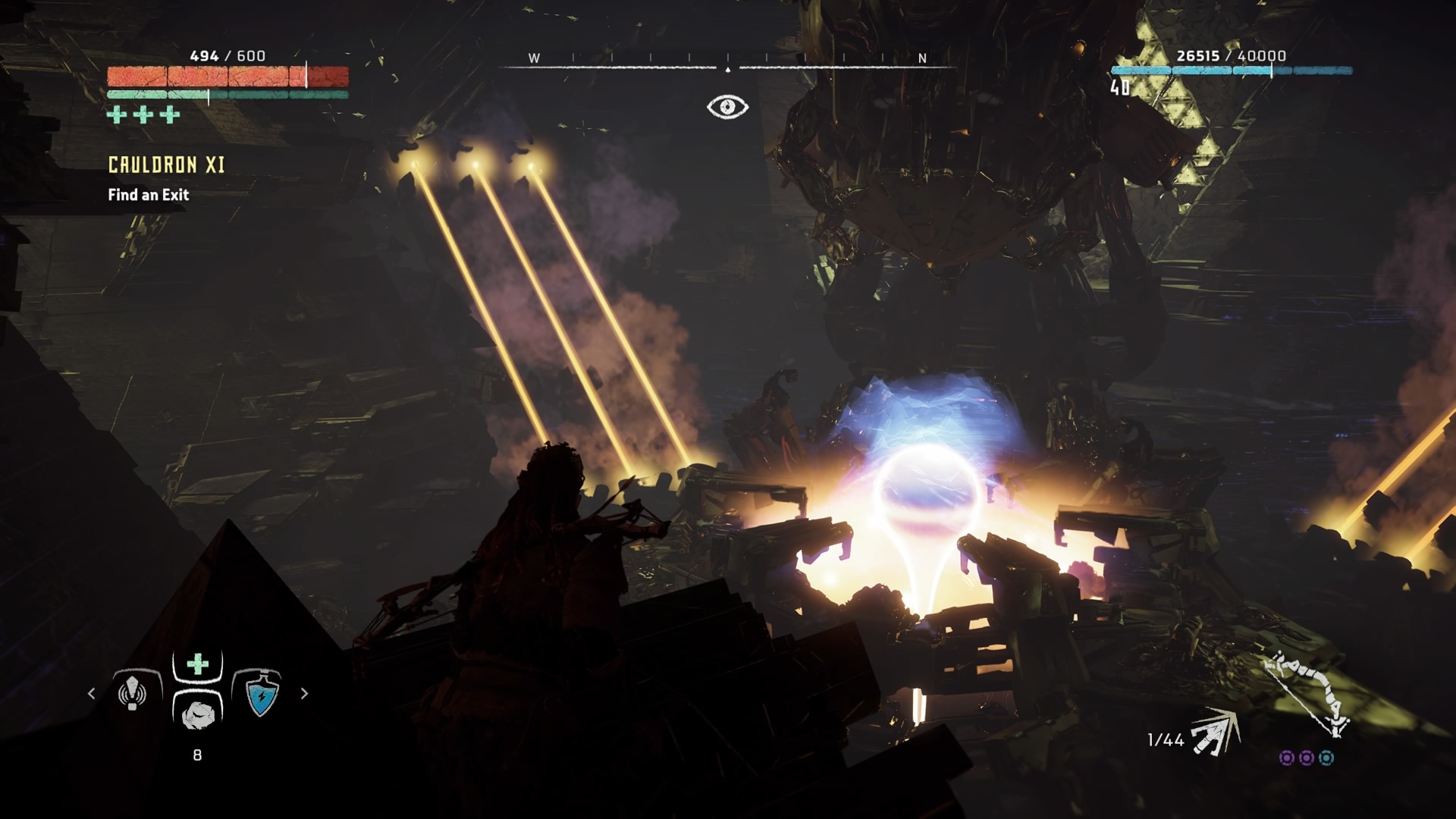
Task: Select the shock resist potion icon
Action: (261, 694)
